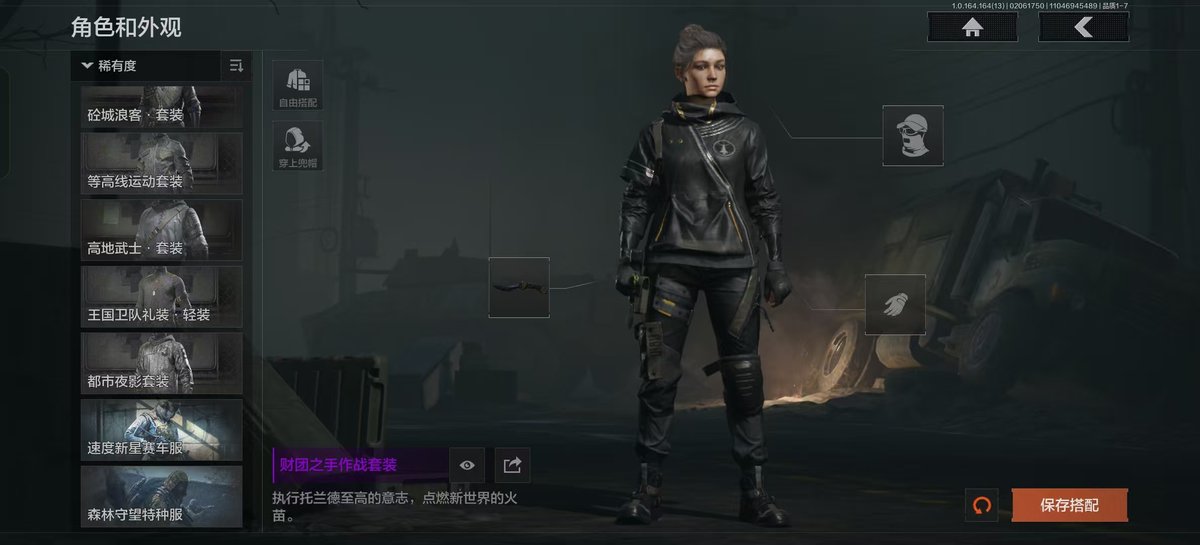
Task: Pick the 王国卫队礼装·轻装 outfit
Action: (x=162, y=296)
